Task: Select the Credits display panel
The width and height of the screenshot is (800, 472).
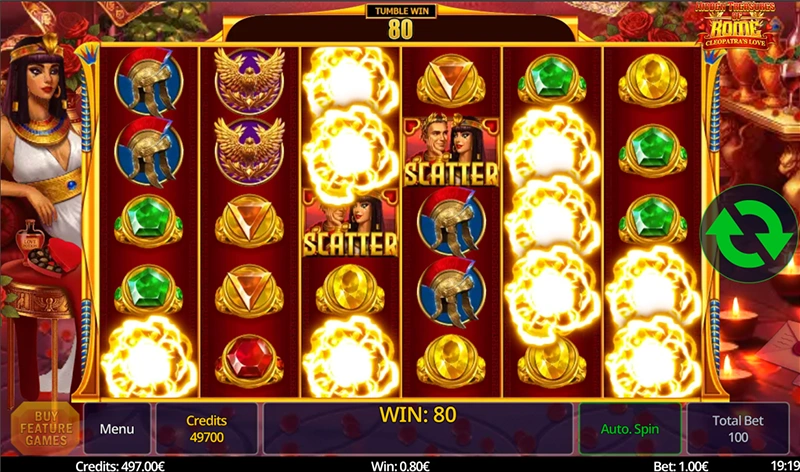Action: (207, 429)
